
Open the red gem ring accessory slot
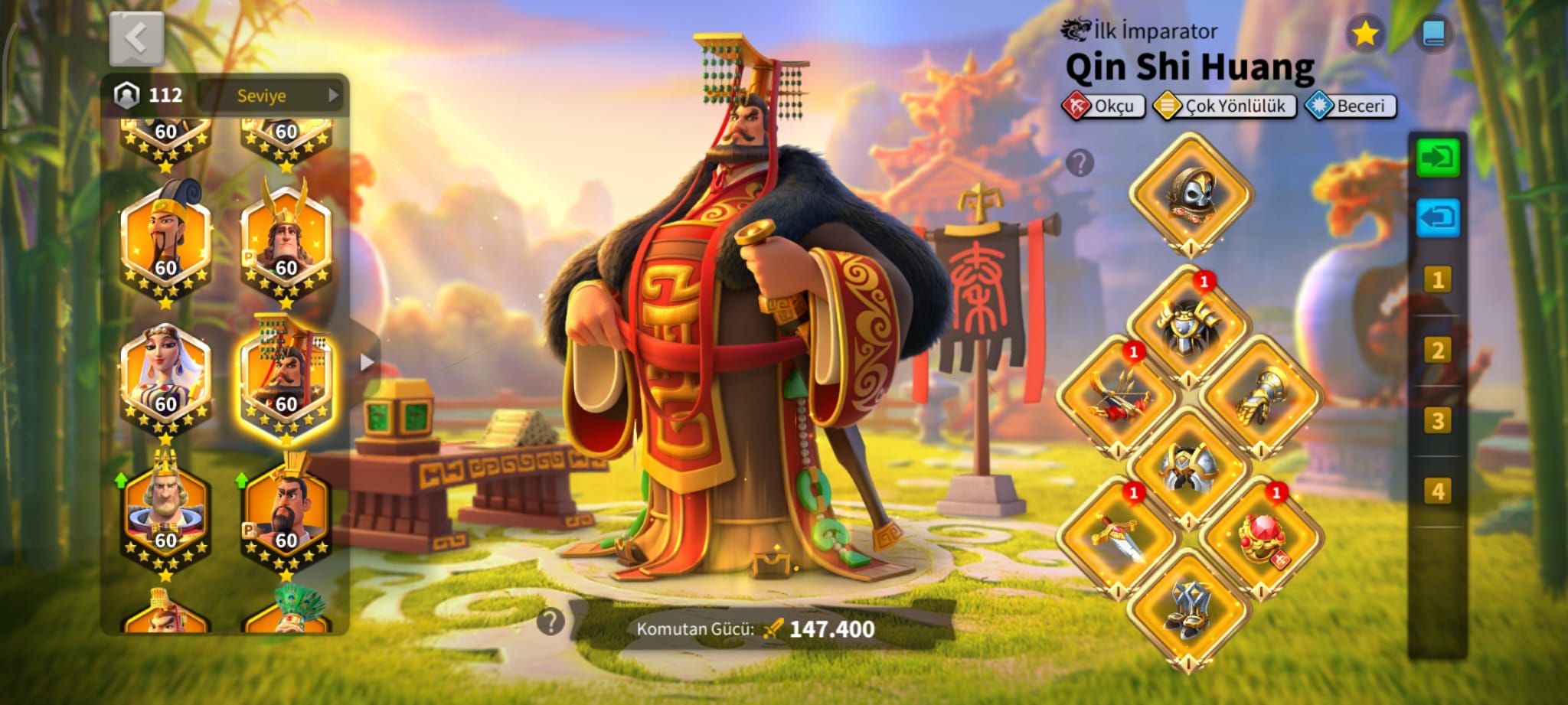[1261, 537]
